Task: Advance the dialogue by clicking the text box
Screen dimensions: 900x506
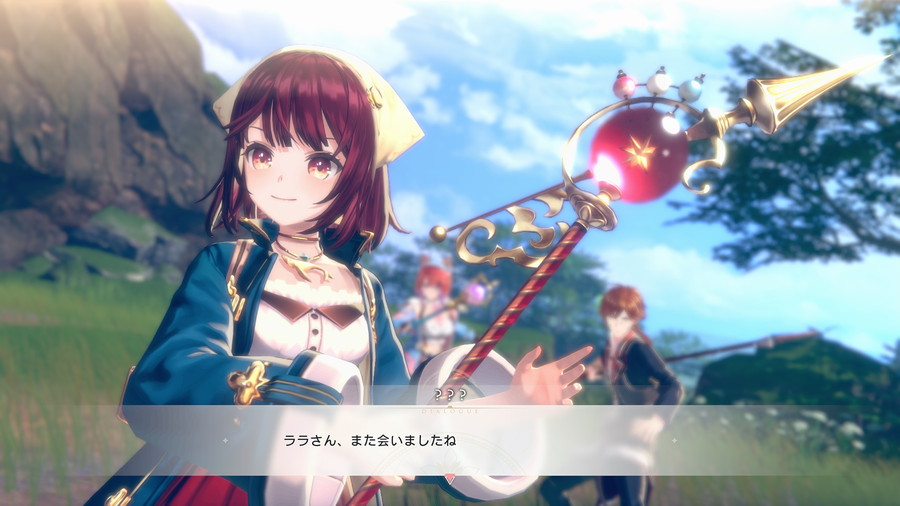Action: coord(450,440)
